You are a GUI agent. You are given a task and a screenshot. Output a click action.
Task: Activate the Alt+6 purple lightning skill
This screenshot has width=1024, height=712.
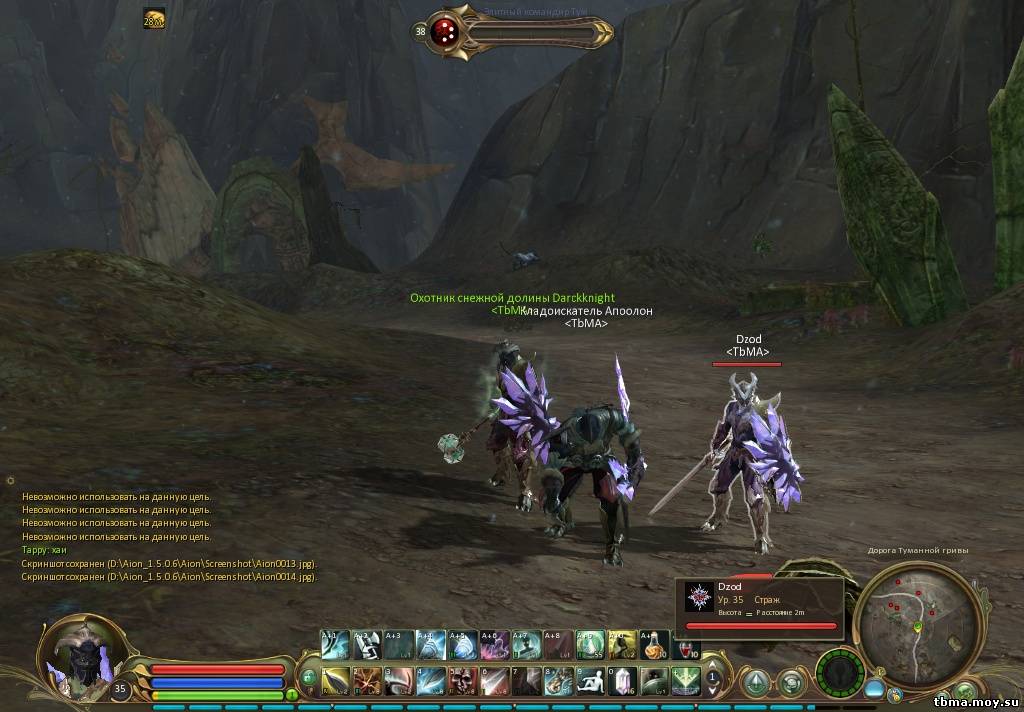(x=495, y=643)
